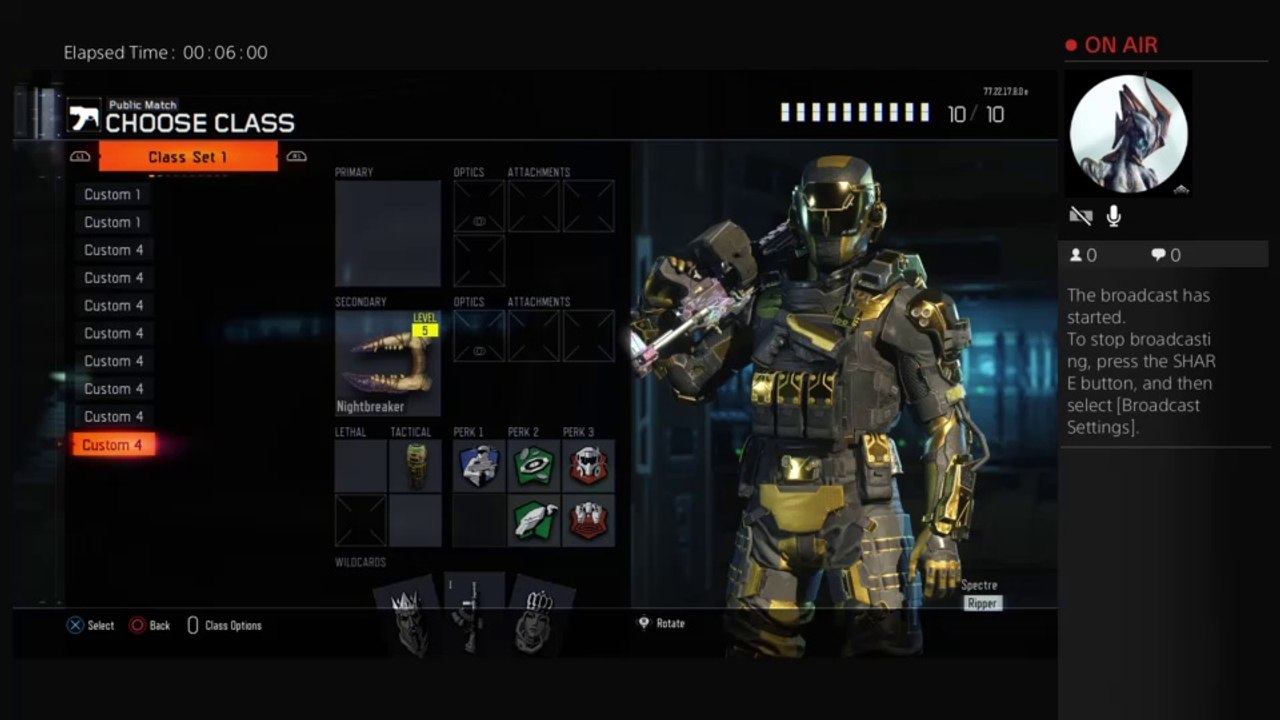Toggle the broadcast camera-off icon
The height and width of the screenshot is (720, 1280).
1081,216
